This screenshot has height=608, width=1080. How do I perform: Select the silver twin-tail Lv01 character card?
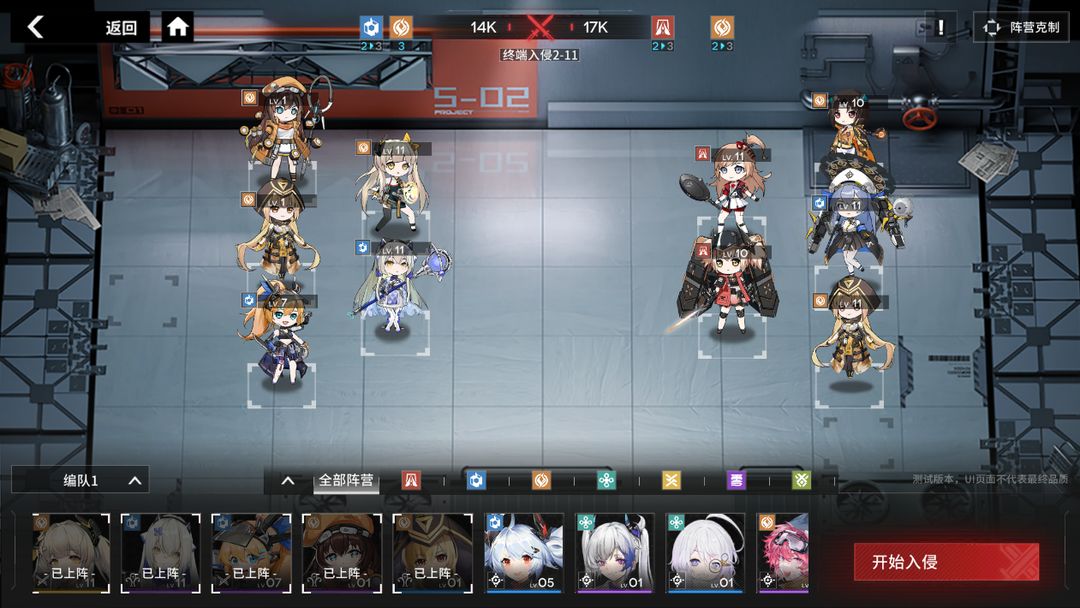[x=615, y=553]
